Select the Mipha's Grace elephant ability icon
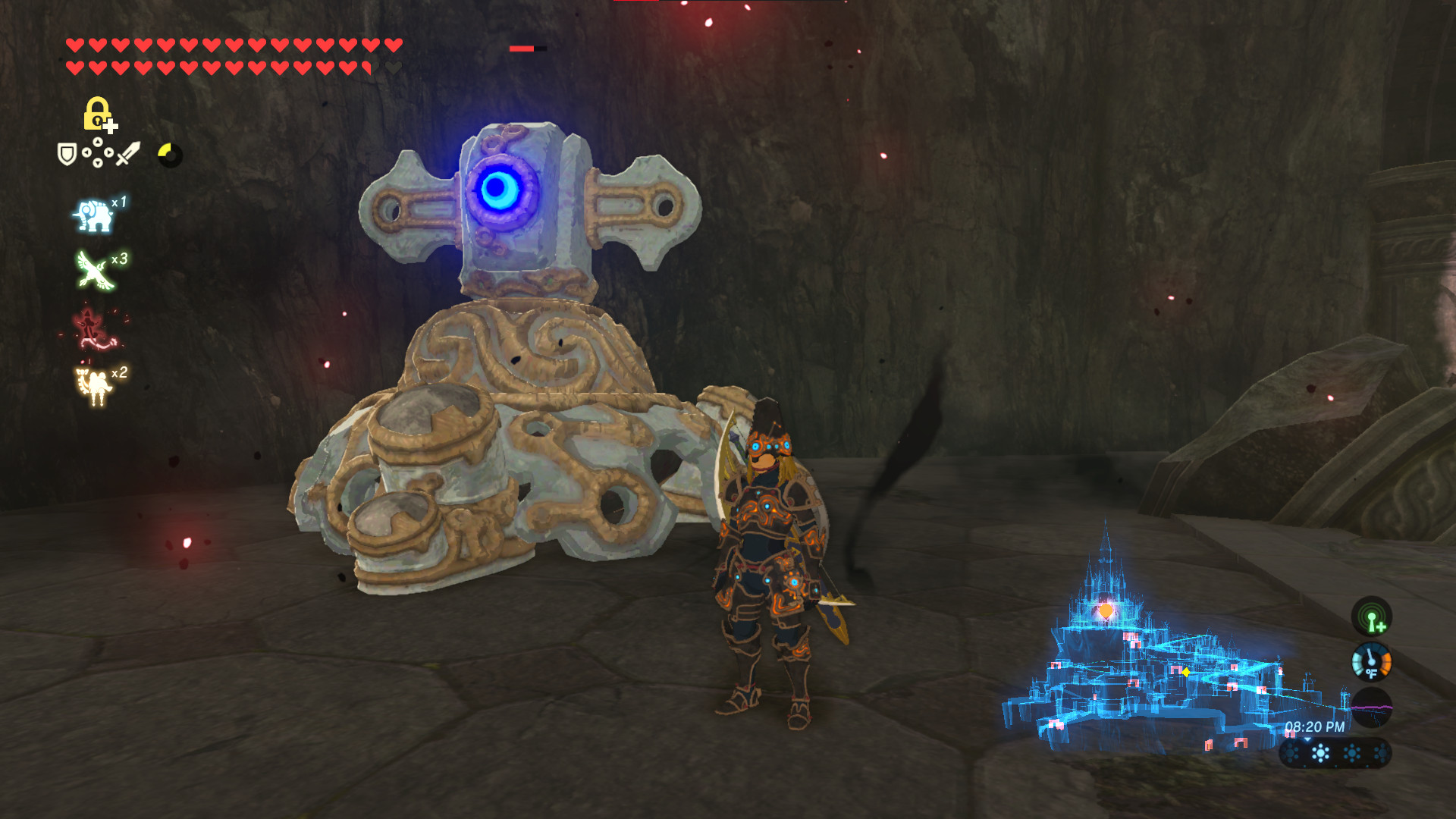Viewport: 1456px width, 819px height. pyautogui.click(x=96, y=215)
